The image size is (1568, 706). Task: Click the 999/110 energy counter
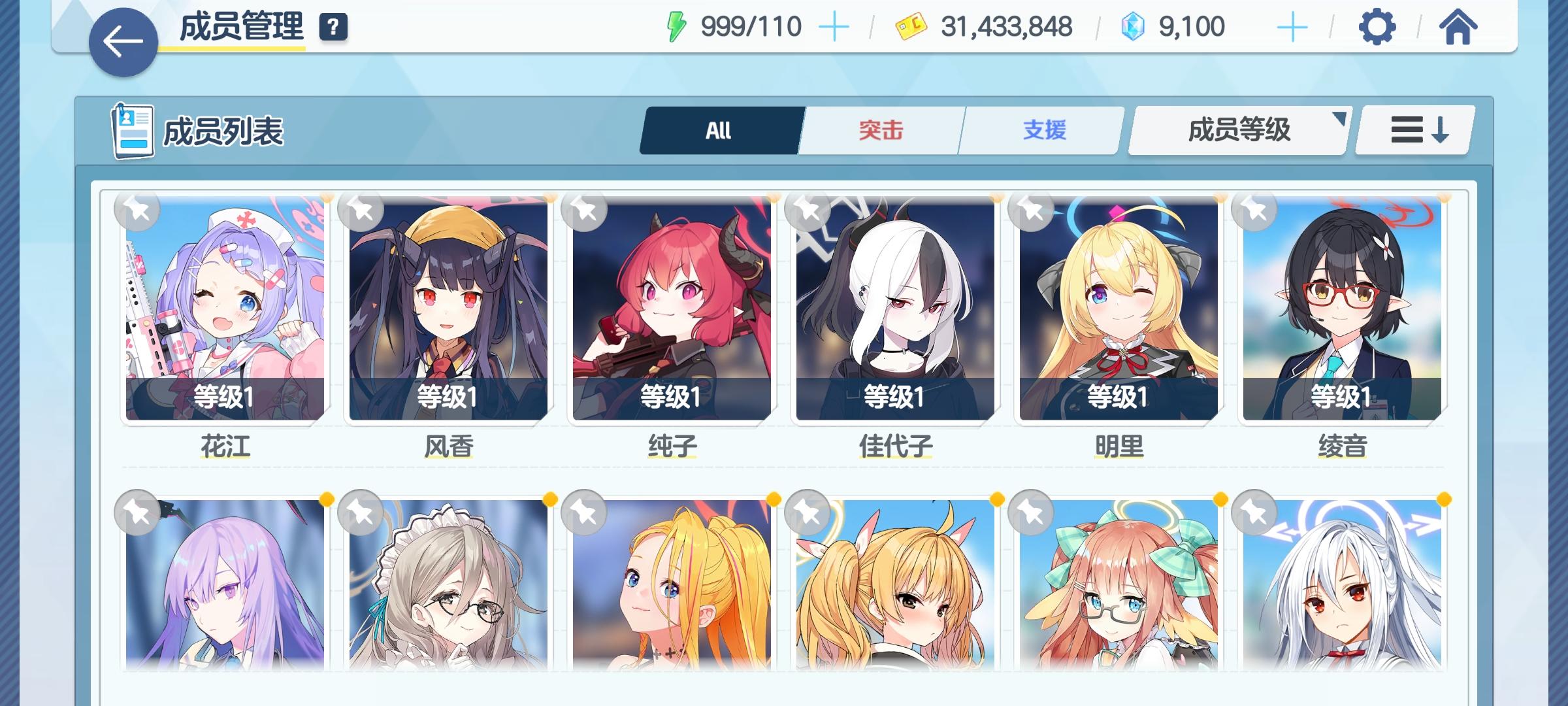coord(750,26)
